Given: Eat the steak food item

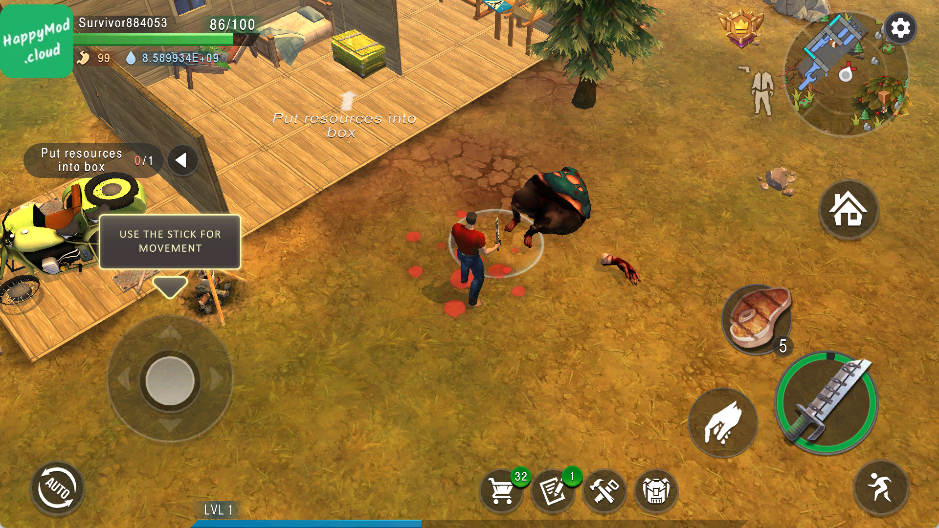Looking at the screenshot, I should [757, 319].
